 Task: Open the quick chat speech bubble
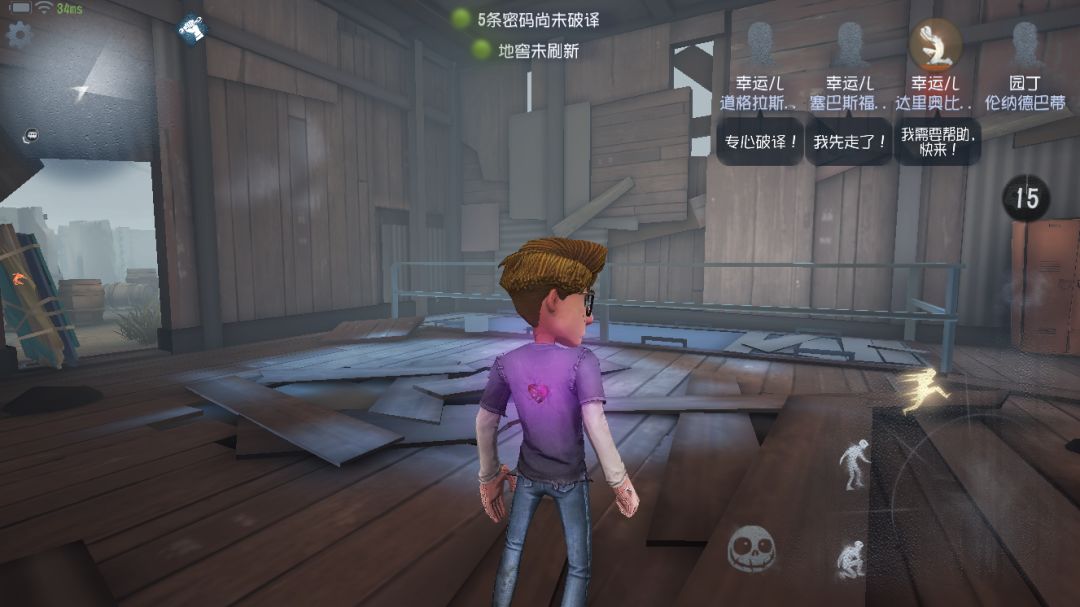[x=31, y=135]
